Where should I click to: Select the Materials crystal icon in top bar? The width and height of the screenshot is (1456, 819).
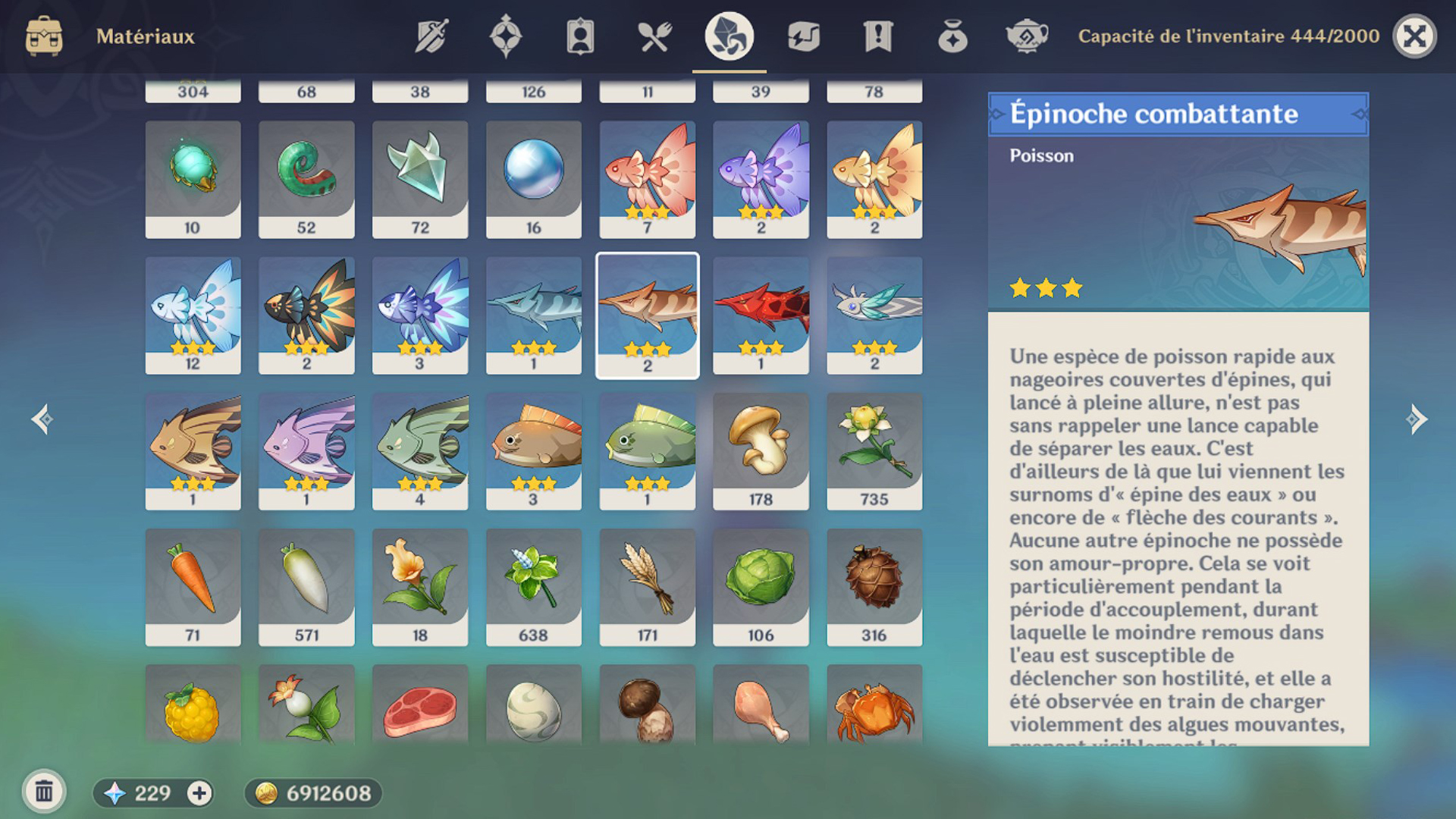726,36
